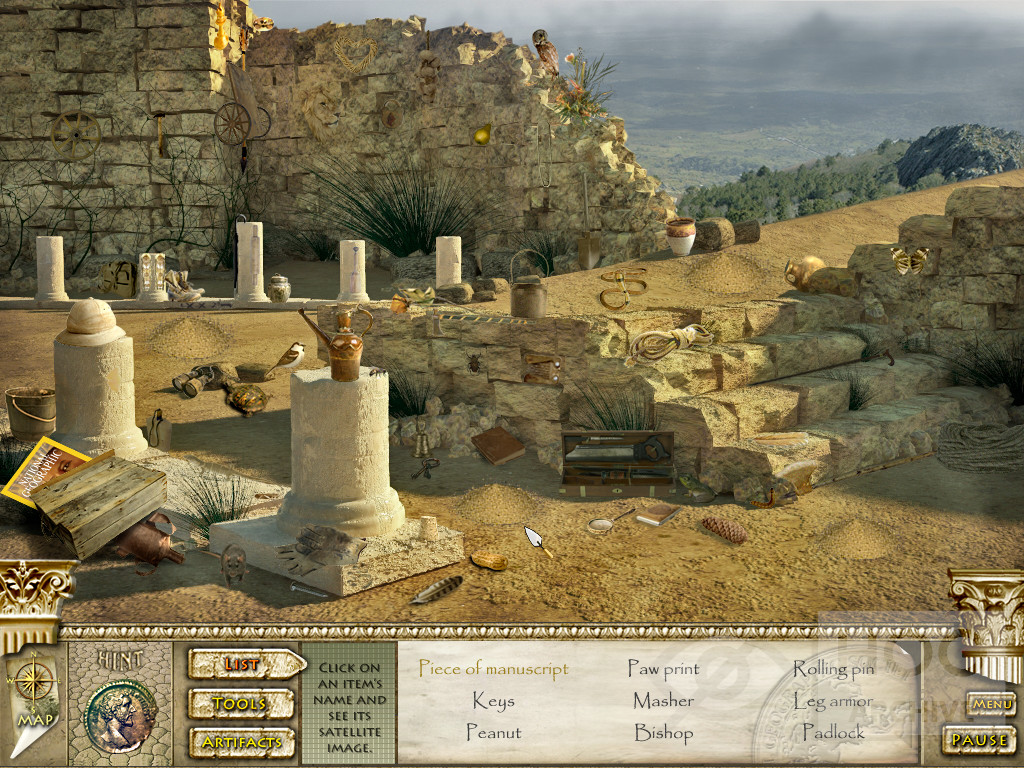Choose 'Rolling pin' in the item list
The height and width of the screenshot is (768, 1024).
tap(833, 668)
